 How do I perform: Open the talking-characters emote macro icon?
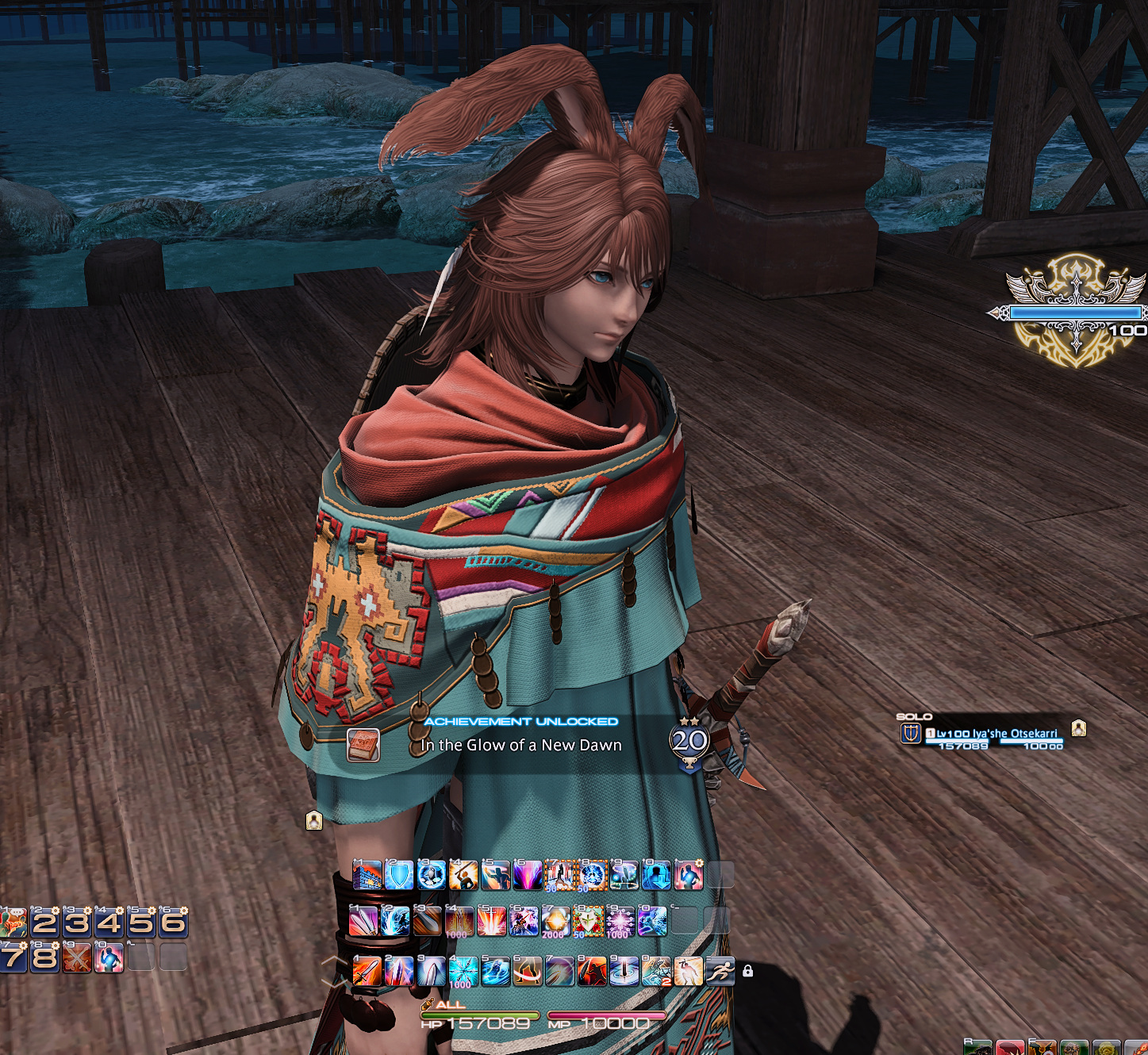tap(13, 922)
